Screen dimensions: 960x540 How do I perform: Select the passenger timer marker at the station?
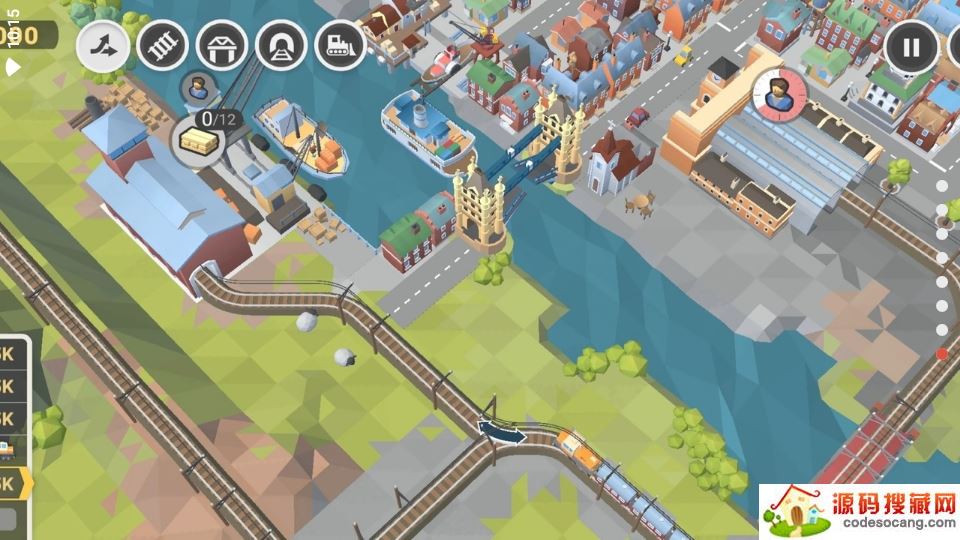(x=779, y=96)
